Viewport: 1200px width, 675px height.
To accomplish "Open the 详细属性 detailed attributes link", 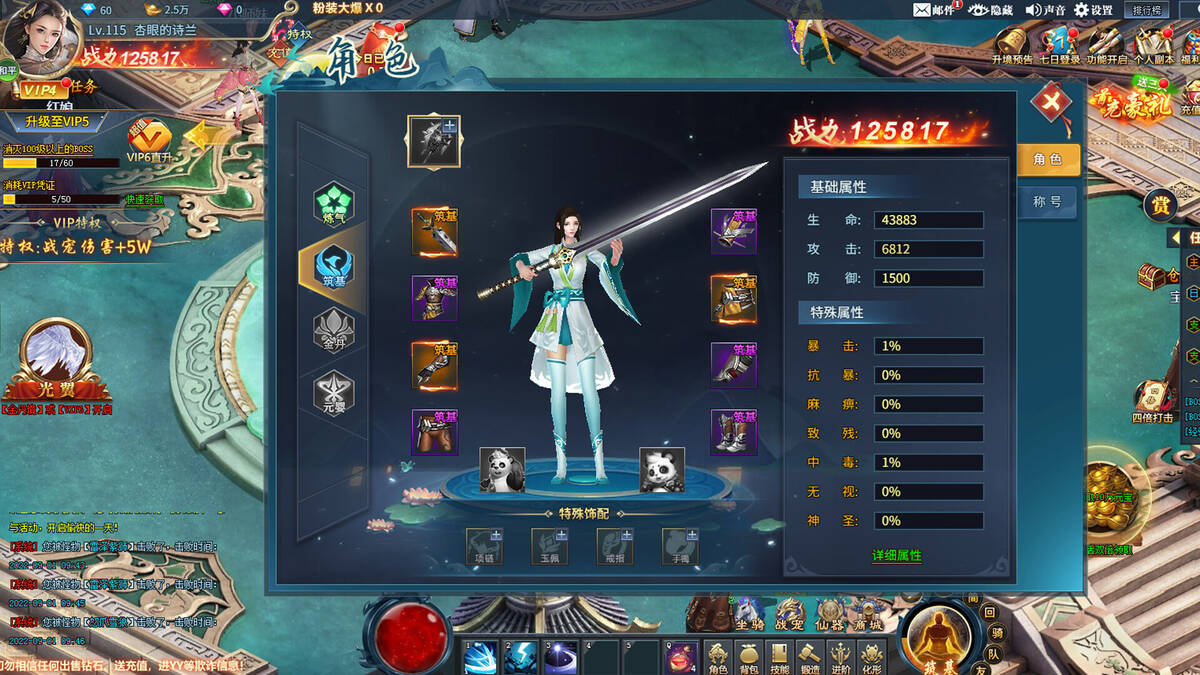I will point(896,555).
